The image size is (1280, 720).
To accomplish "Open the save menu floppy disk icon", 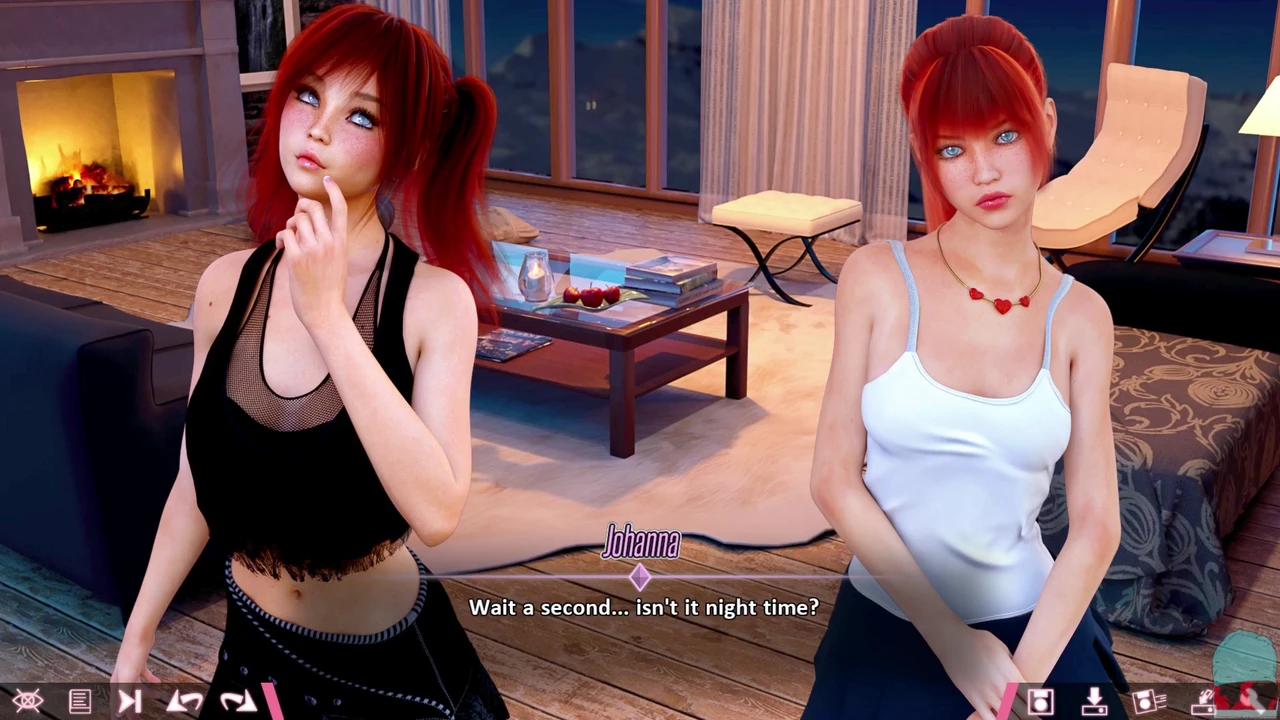I will (1040, 701).
